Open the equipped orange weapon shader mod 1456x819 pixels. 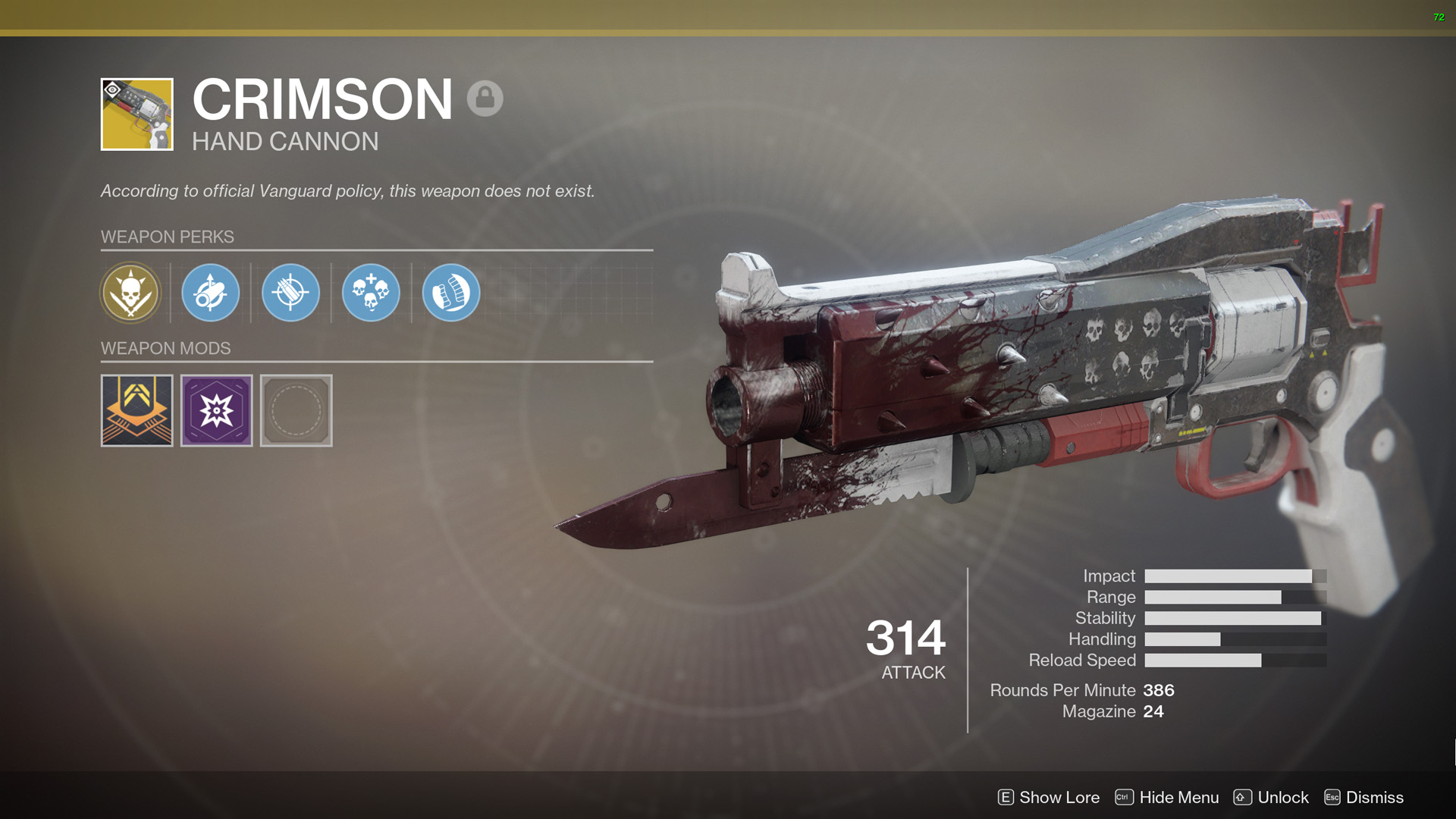(x=136, y=410)
